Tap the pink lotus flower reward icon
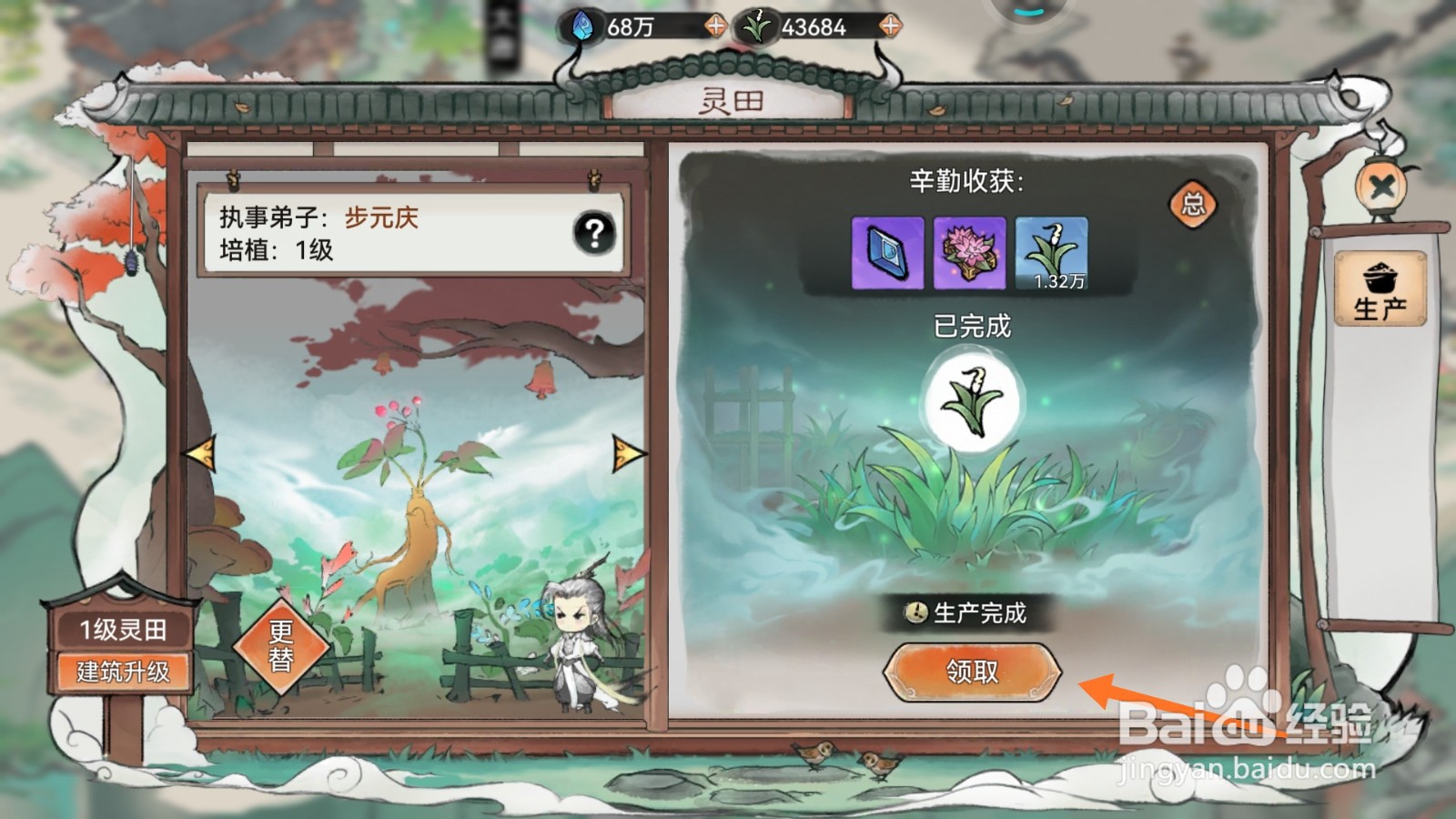Viewport: 1456px width, 819px height. coord(968,253)
